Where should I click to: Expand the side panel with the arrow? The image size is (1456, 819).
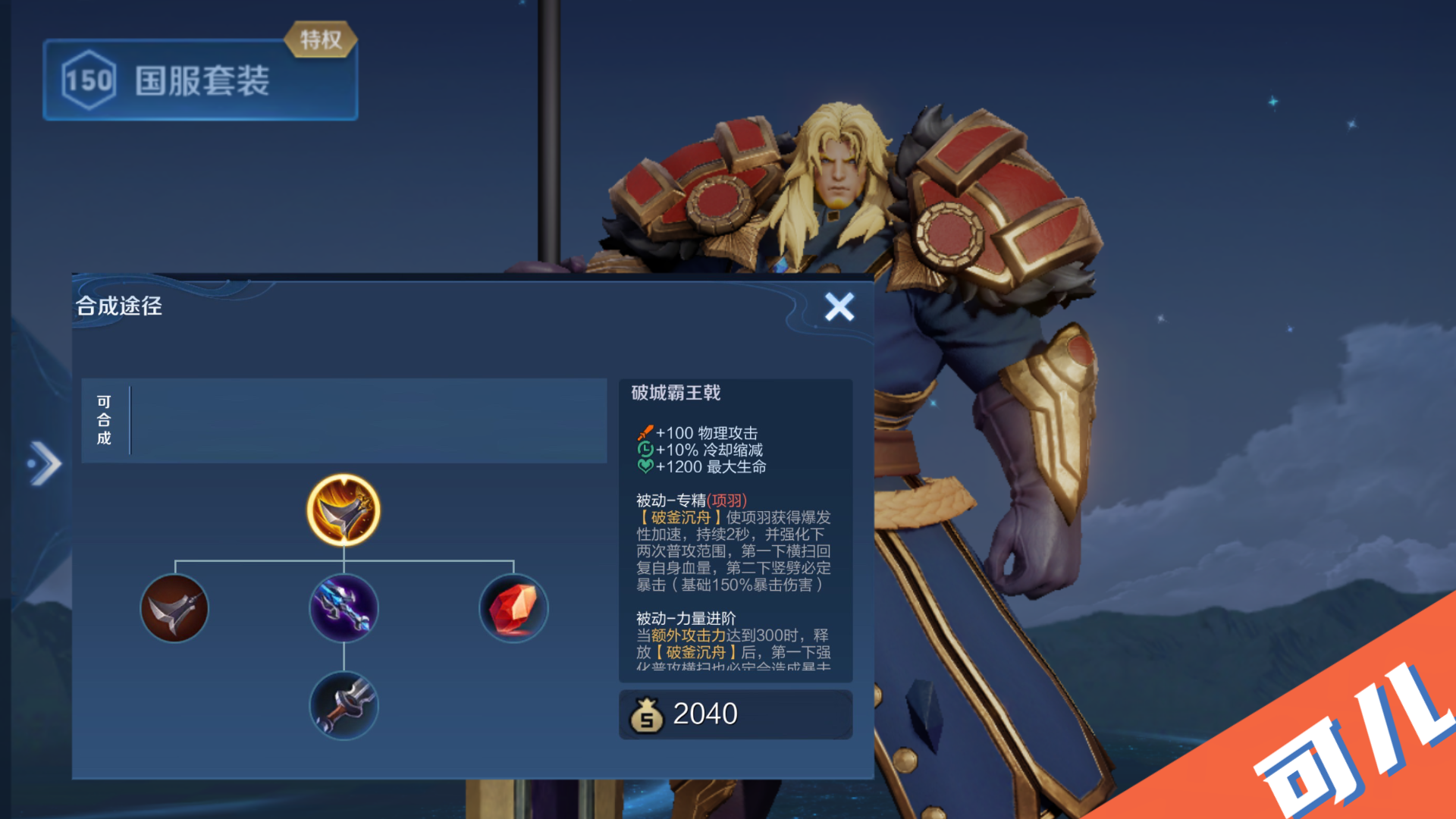(45, 463)
